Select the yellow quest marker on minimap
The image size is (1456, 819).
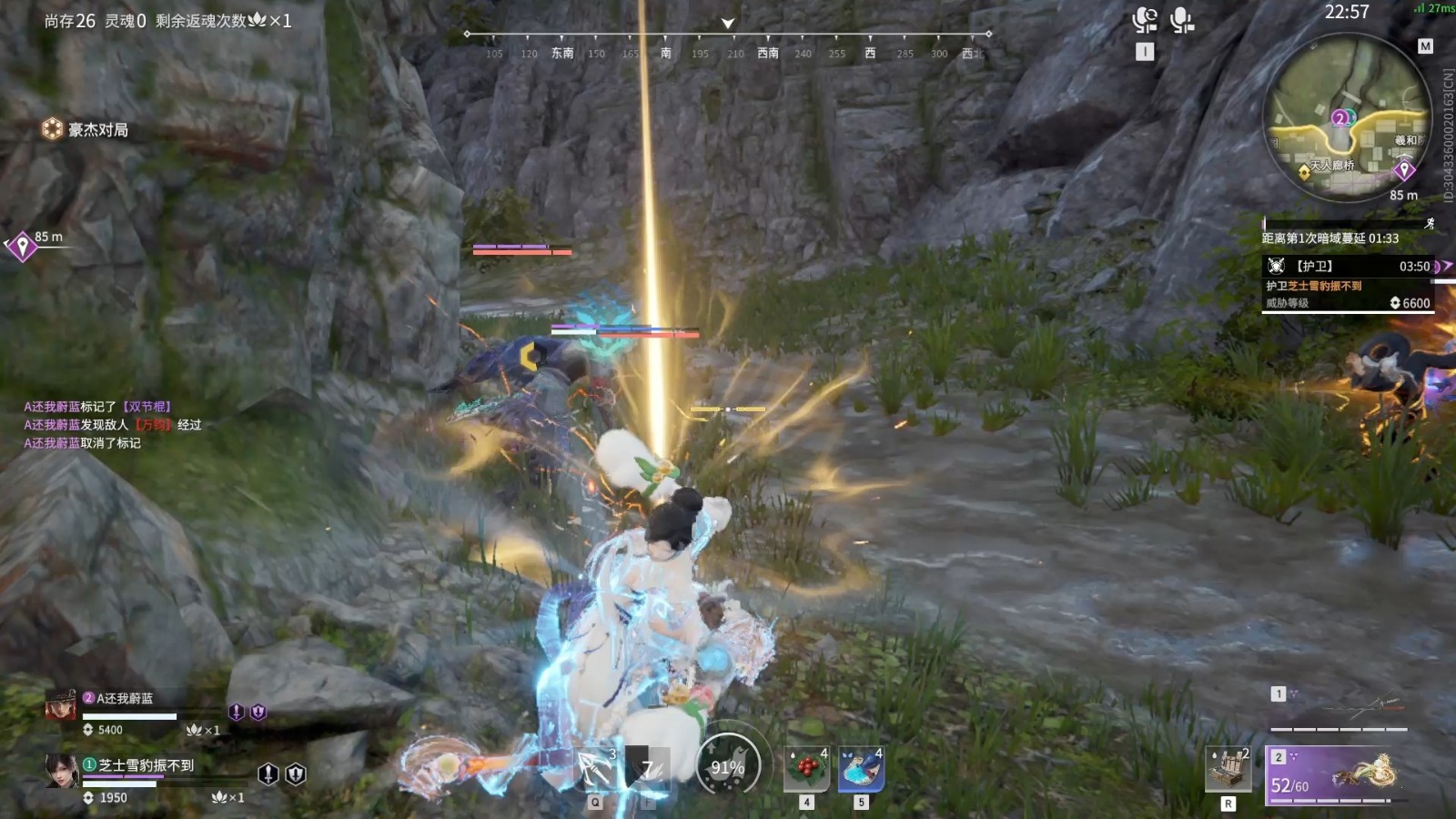coord(1304,173)
